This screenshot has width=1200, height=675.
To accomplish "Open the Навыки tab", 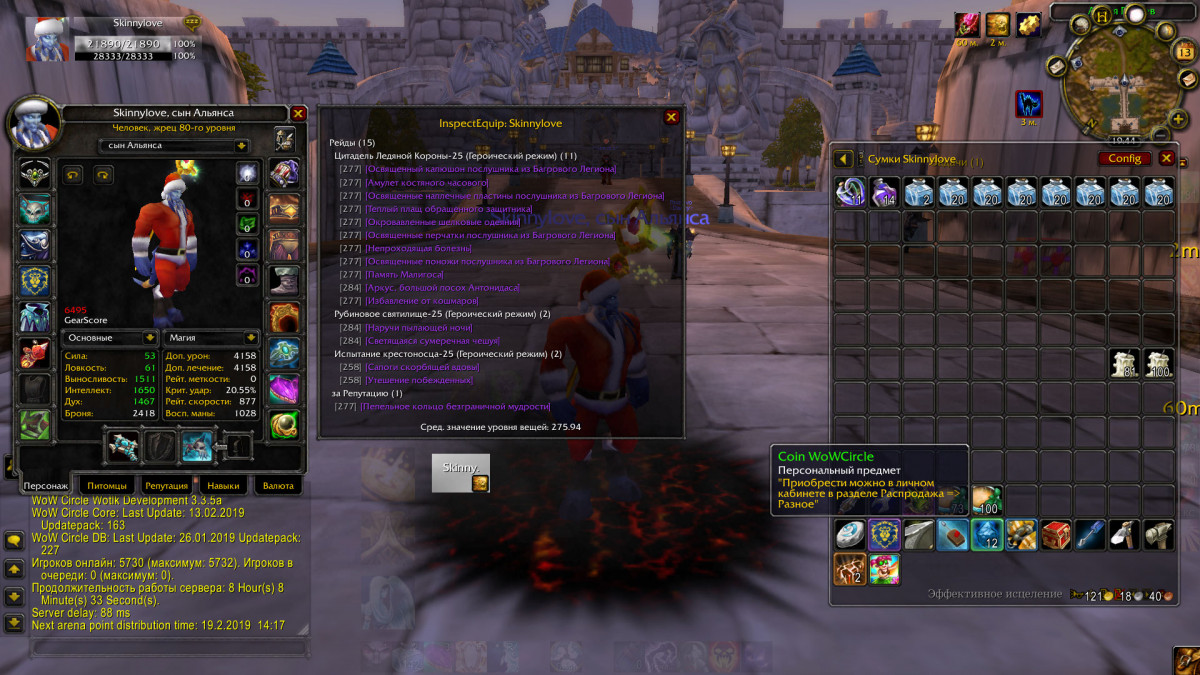I will tap(224, 486).
